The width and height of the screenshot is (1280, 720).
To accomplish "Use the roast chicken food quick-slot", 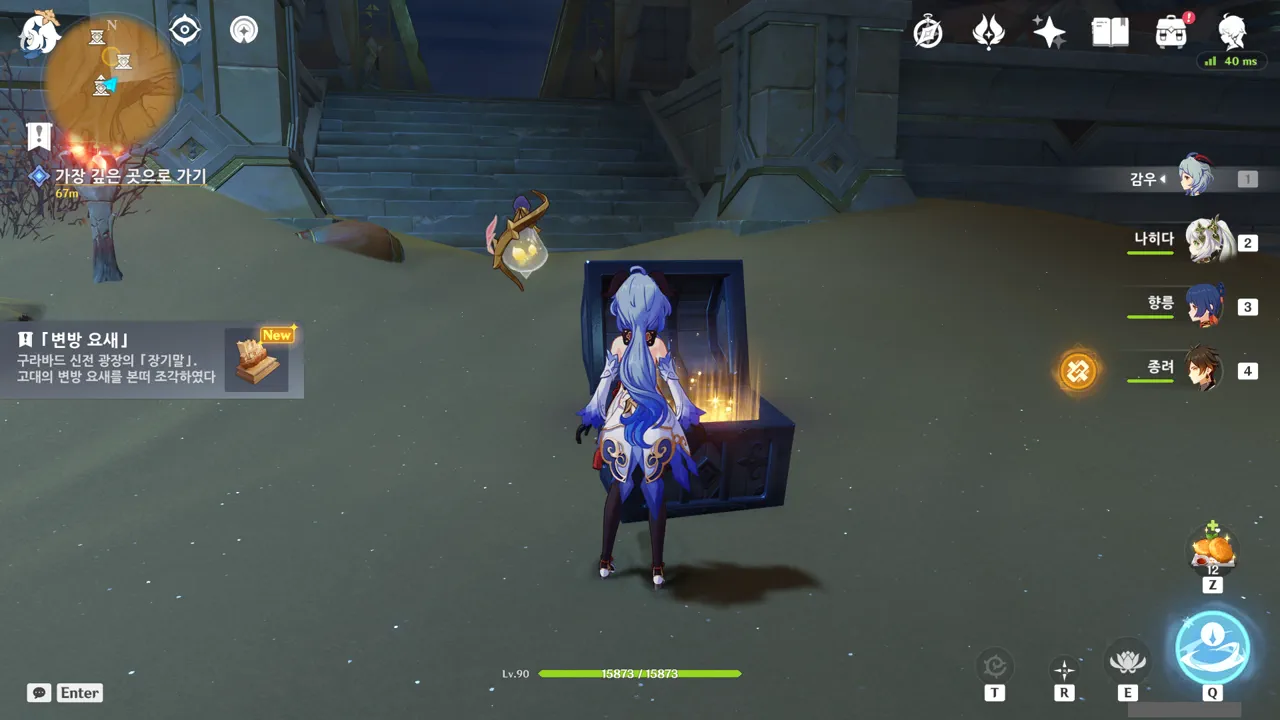I will 1212,550.
